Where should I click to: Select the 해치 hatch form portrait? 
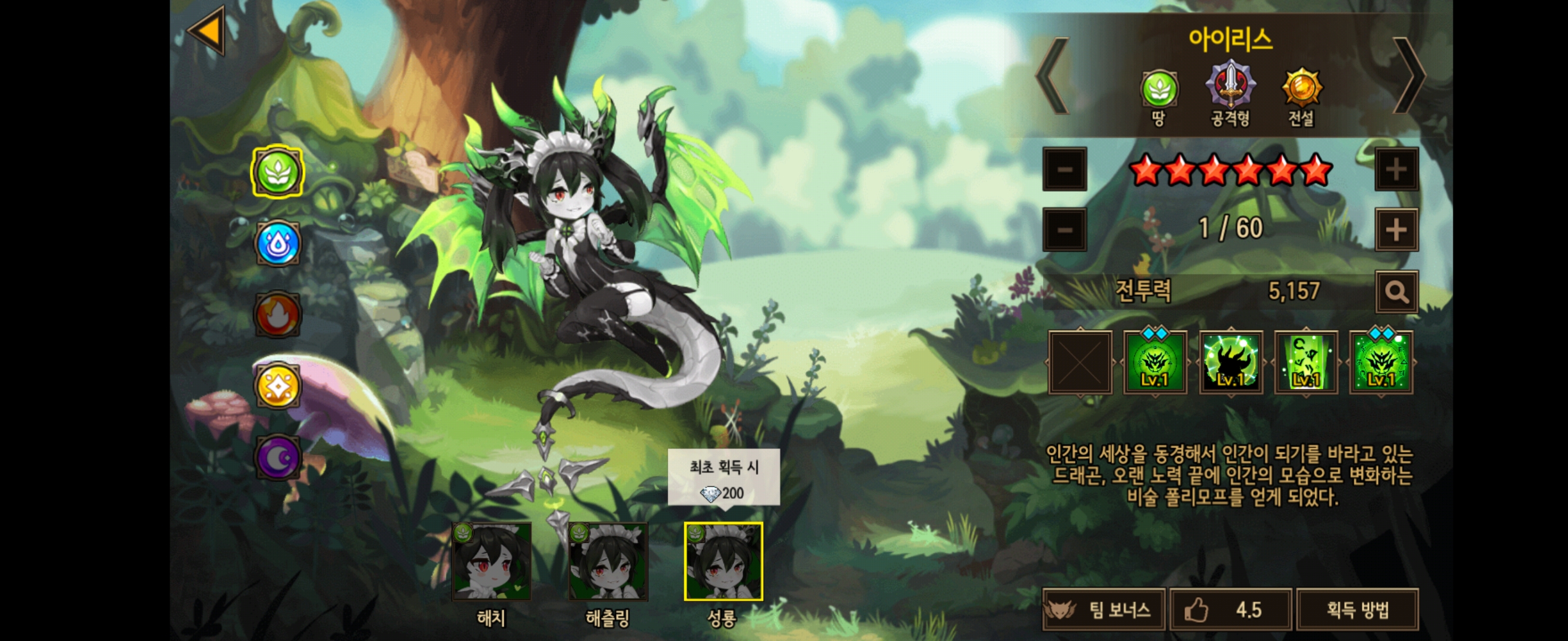pos(492,562)
